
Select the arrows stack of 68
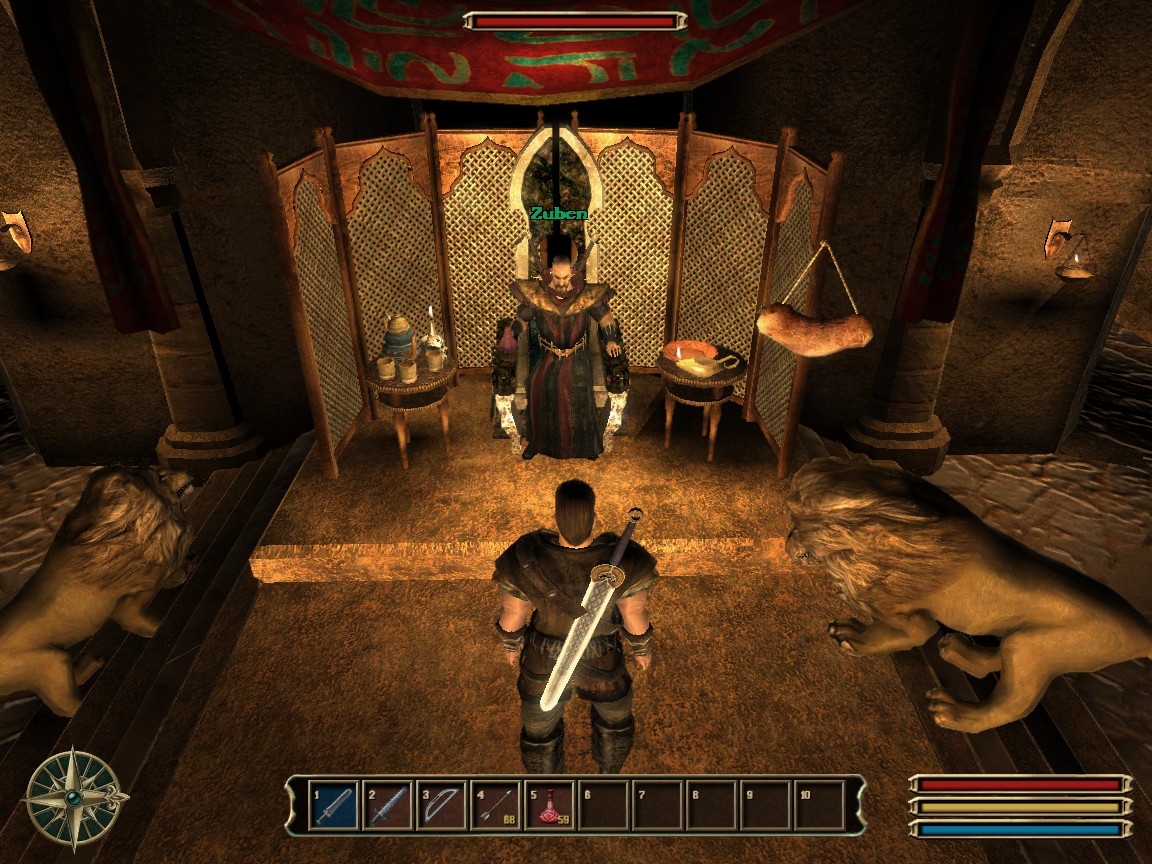coord(496,805)
